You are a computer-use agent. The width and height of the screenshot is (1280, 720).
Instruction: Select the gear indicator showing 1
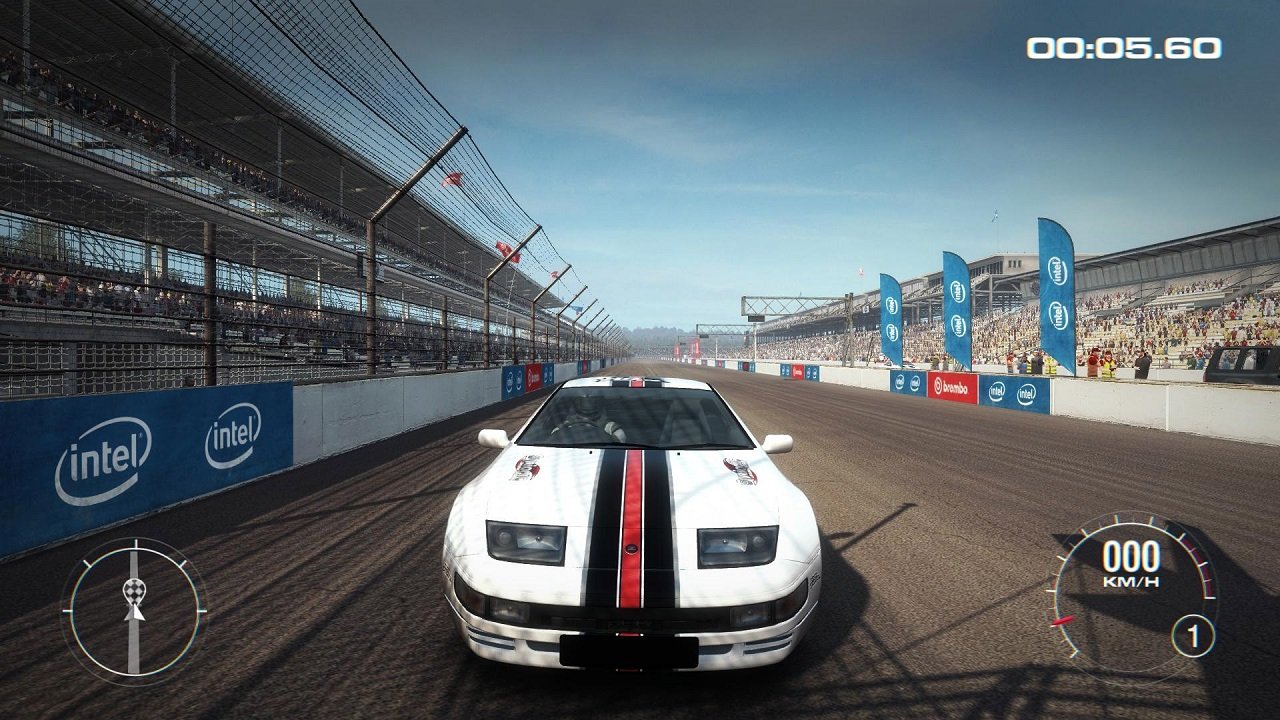pos(1190,634)
